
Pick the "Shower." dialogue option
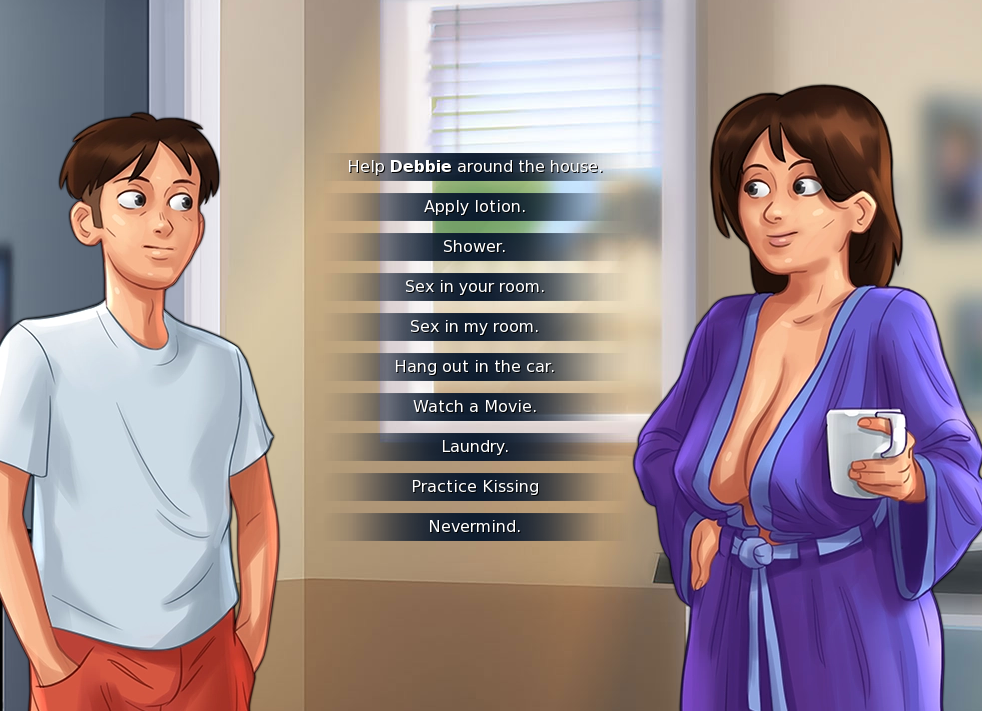(x=475, y=247)
